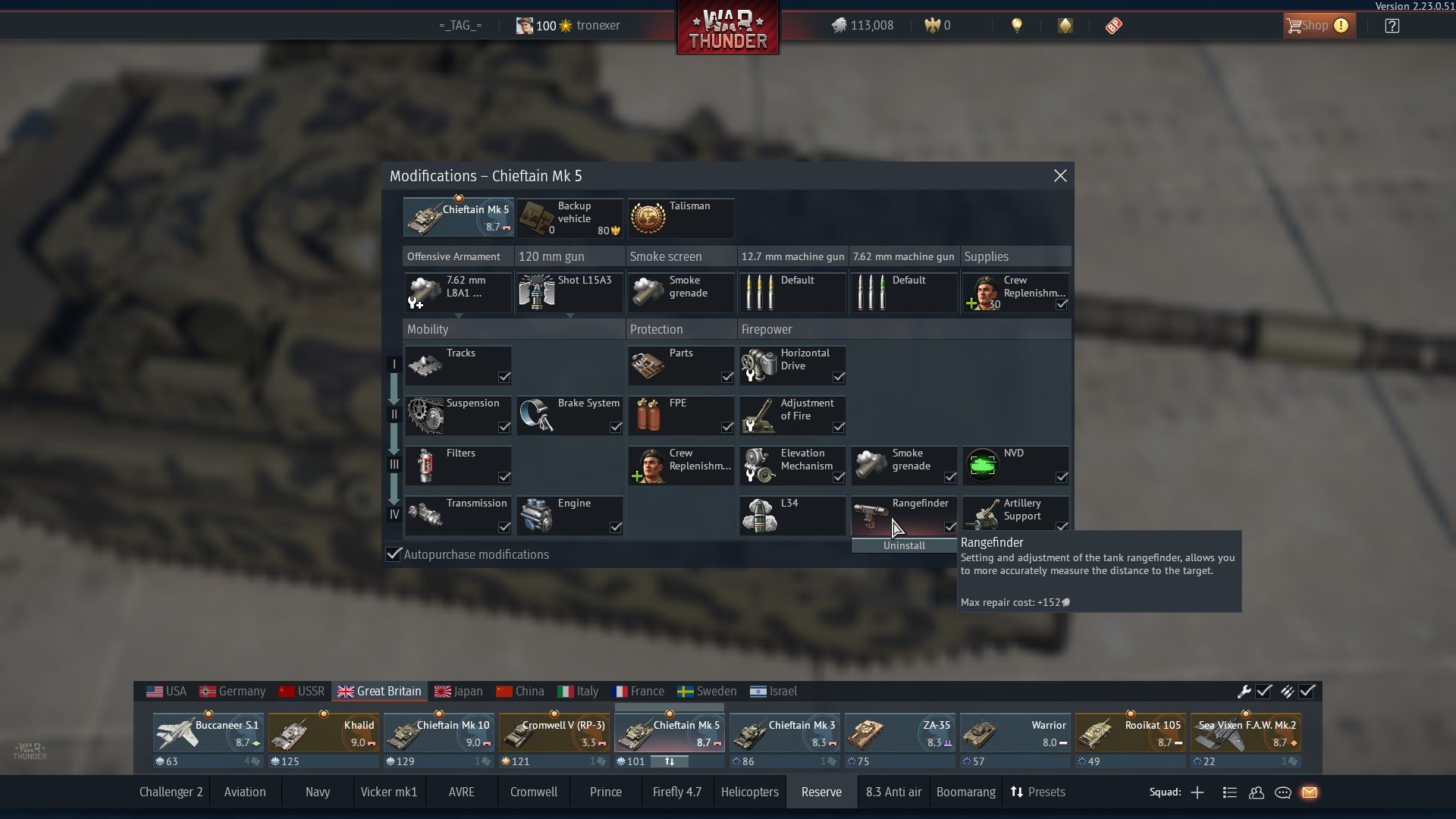Click the Uninstall button for Rangefinder
The image size is (1456, 819).
pyautogui.click(x=903, y=545)
